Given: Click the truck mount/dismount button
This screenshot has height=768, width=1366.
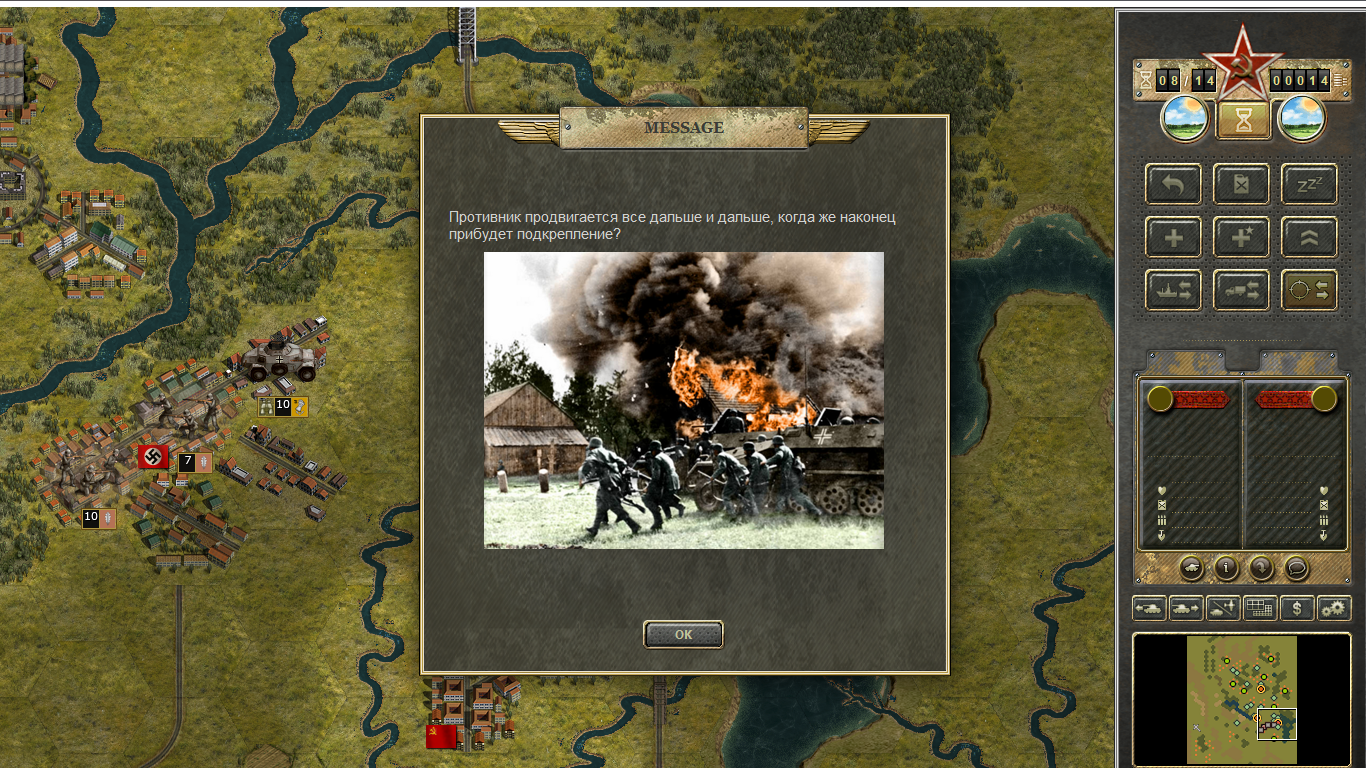Looking at the screenshot, I should [x=1241, y=290].
